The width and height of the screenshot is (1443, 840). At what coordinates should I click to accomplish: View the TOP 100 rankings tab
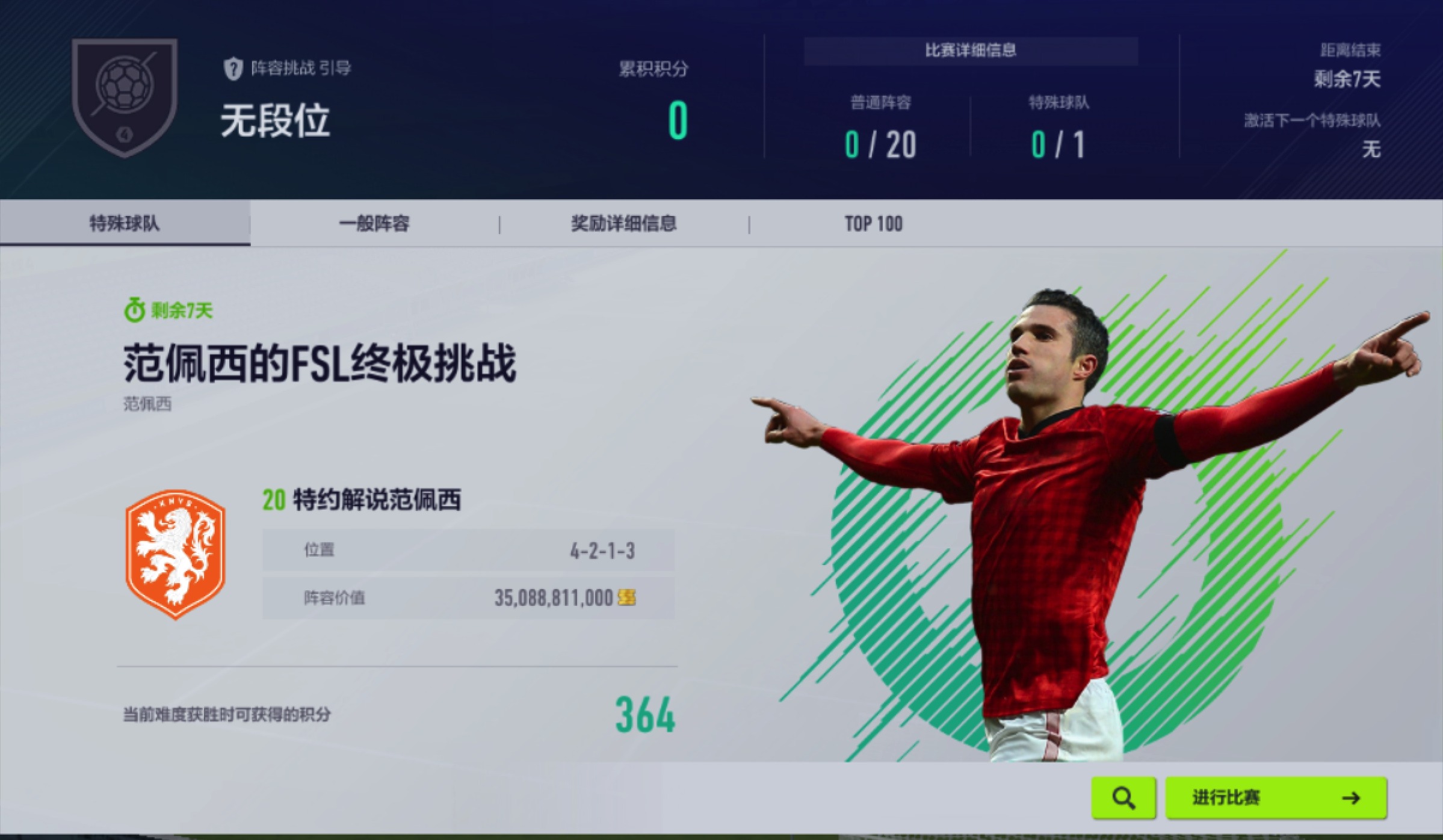pyautogui.click(x=873, y=224)
